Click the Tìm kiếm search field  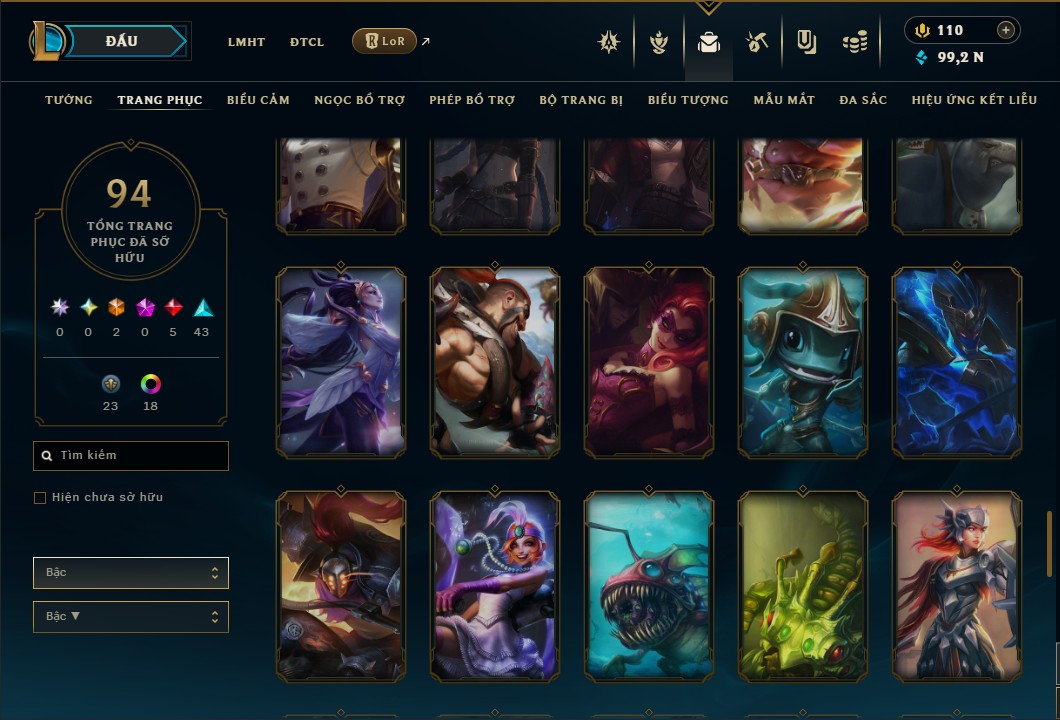point(131,456)
